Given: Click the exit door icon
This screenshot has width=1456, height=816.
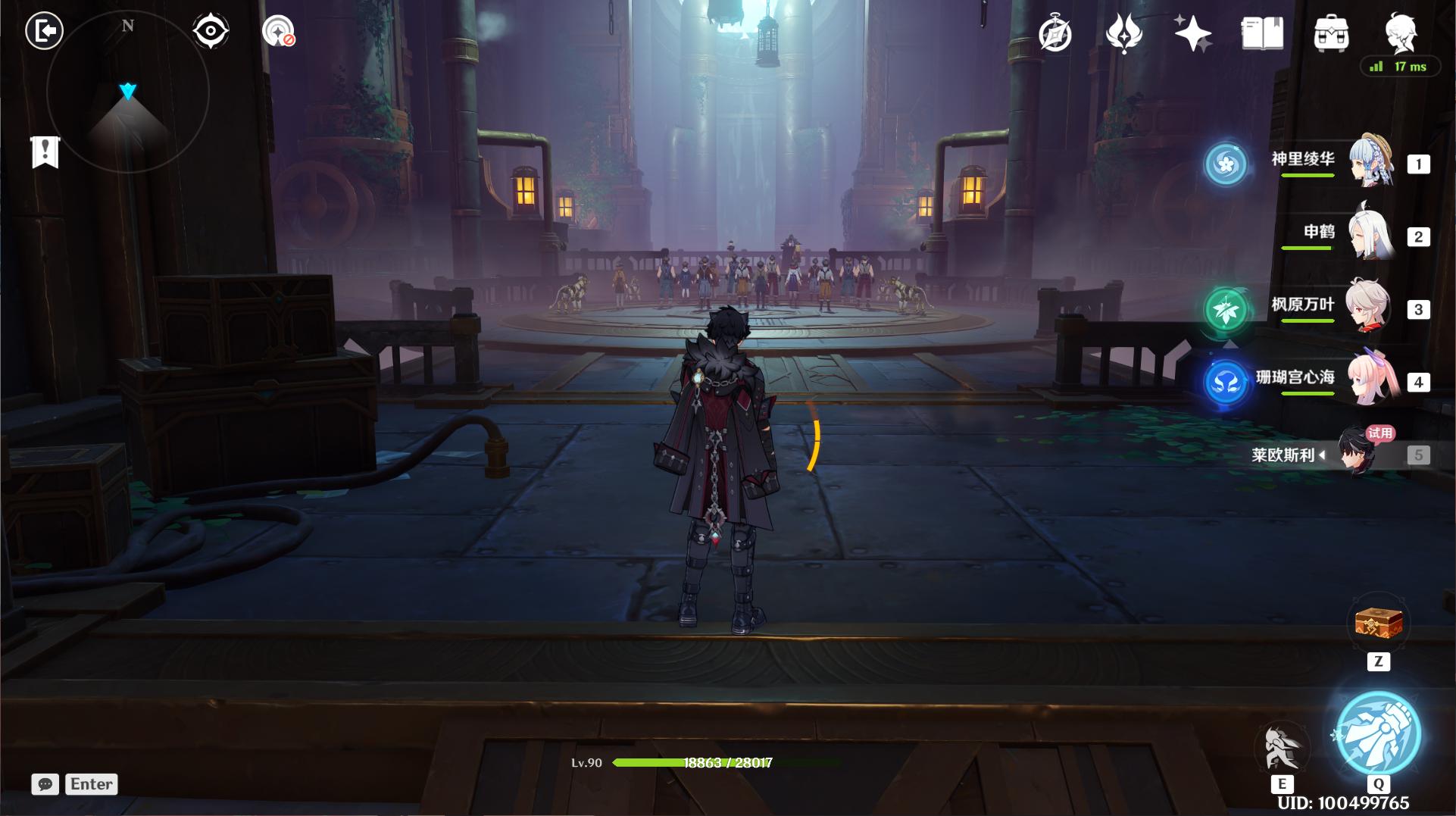Looking at the screenshot, I should tap(45, 31).
